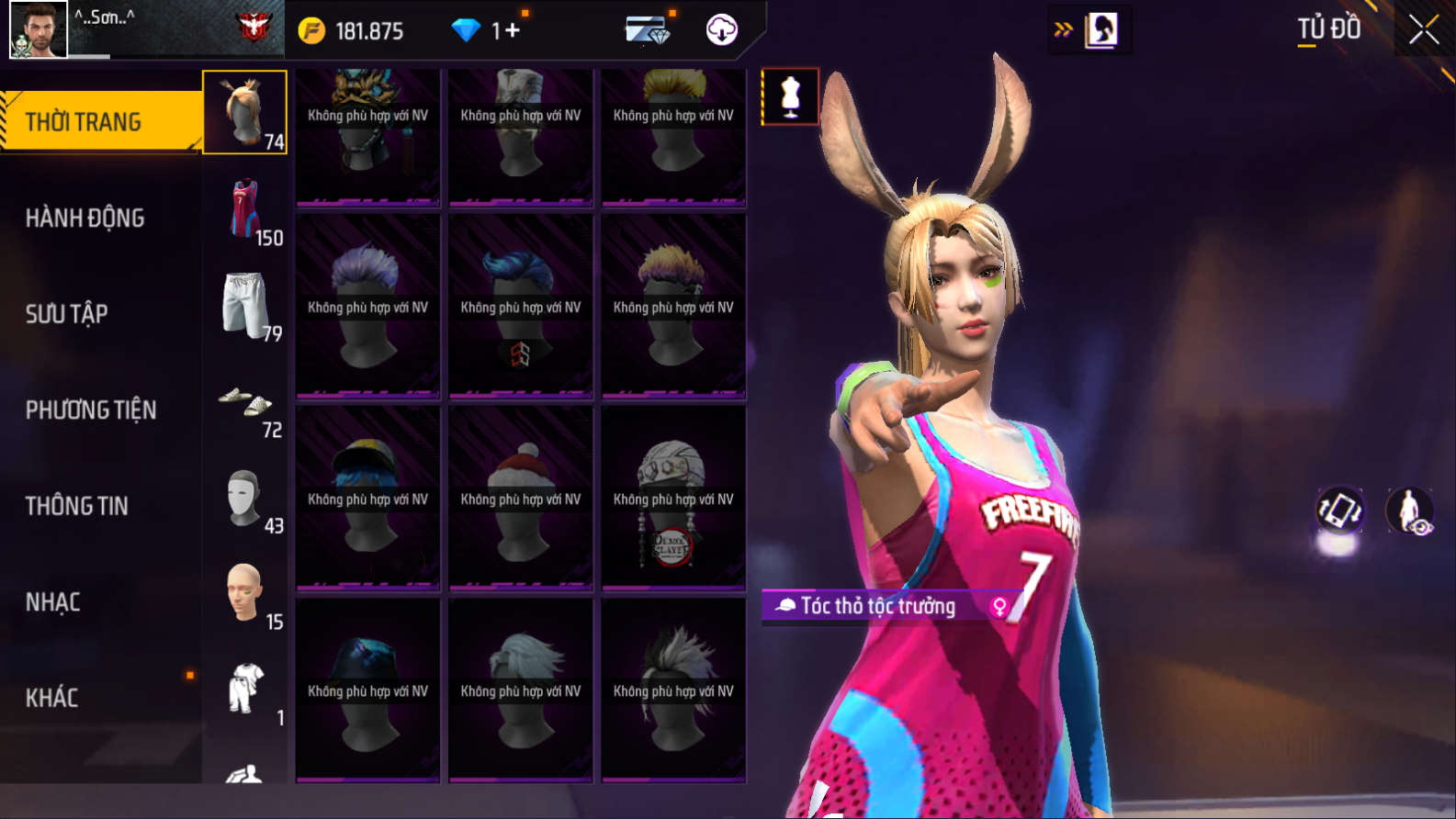Image resolution: width=1456 pixels, height=819 pixels.
Task: Select the PHƯƠNG TIỆN tab
Action: (x=91, y=409)
